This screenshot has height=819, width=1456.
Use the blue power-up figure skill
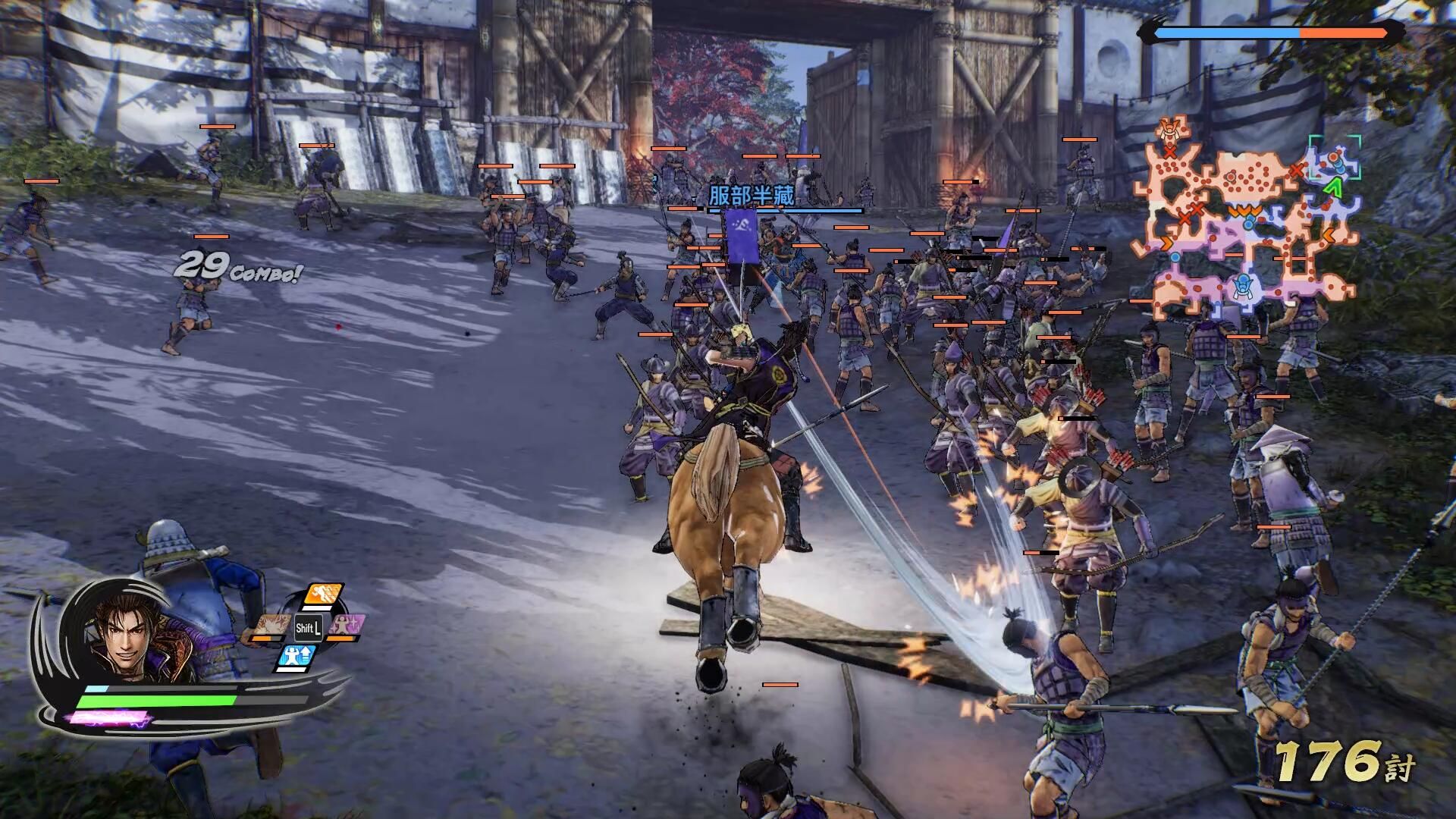tap(296, 657)
